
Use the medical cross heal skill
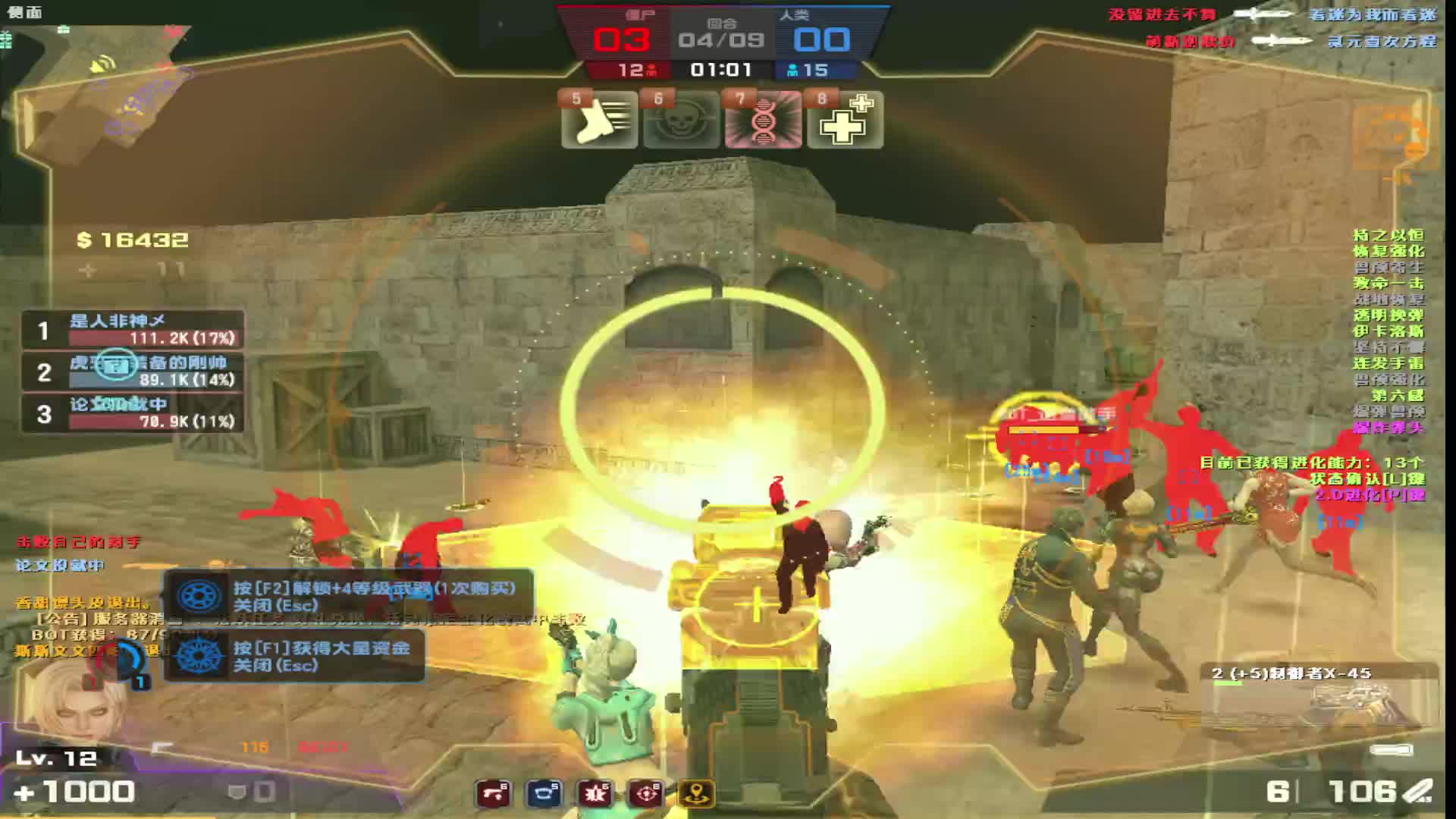[x=845, y=120]
